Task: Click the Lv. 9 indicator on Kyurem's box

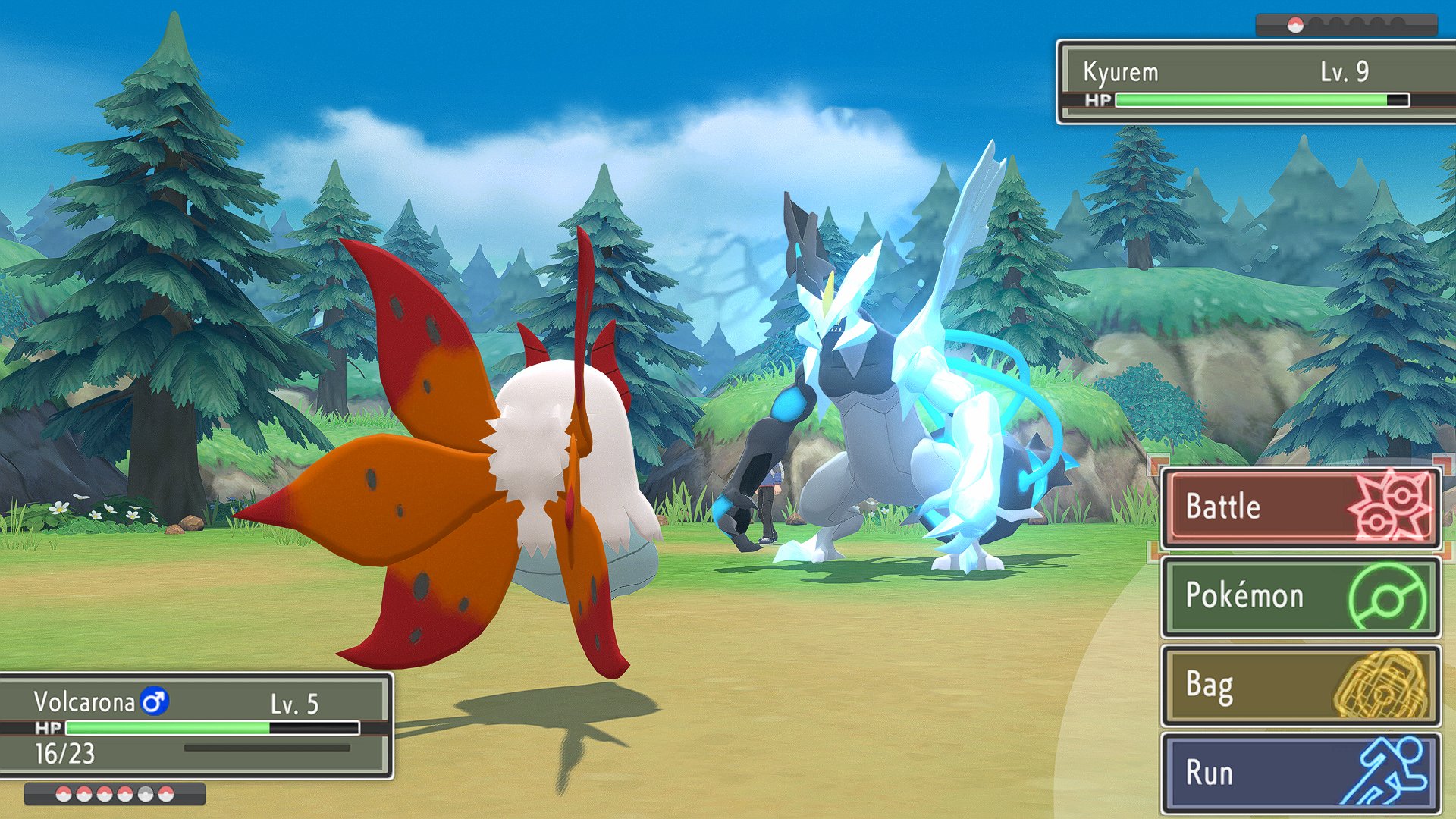Action: pyautogui.click(x=1344, y=72)
